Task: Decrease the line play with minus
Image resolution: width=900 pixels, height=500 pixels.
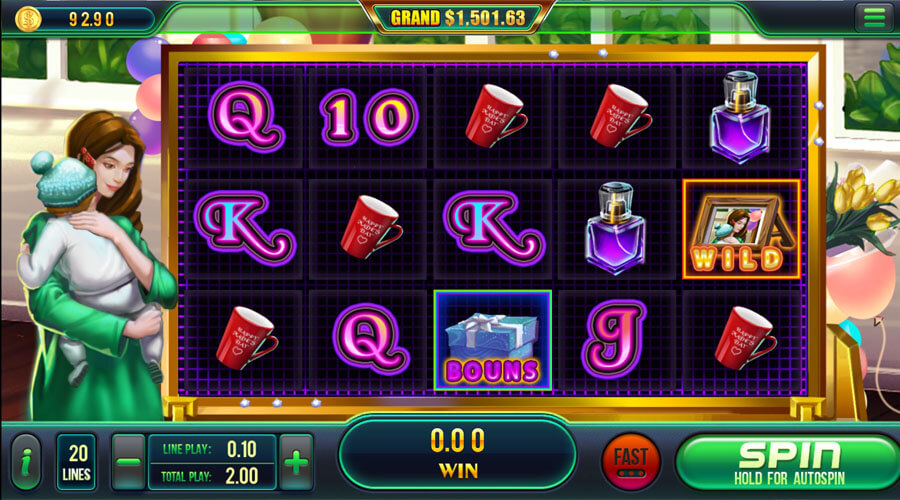Action: (x=128, y=462)
